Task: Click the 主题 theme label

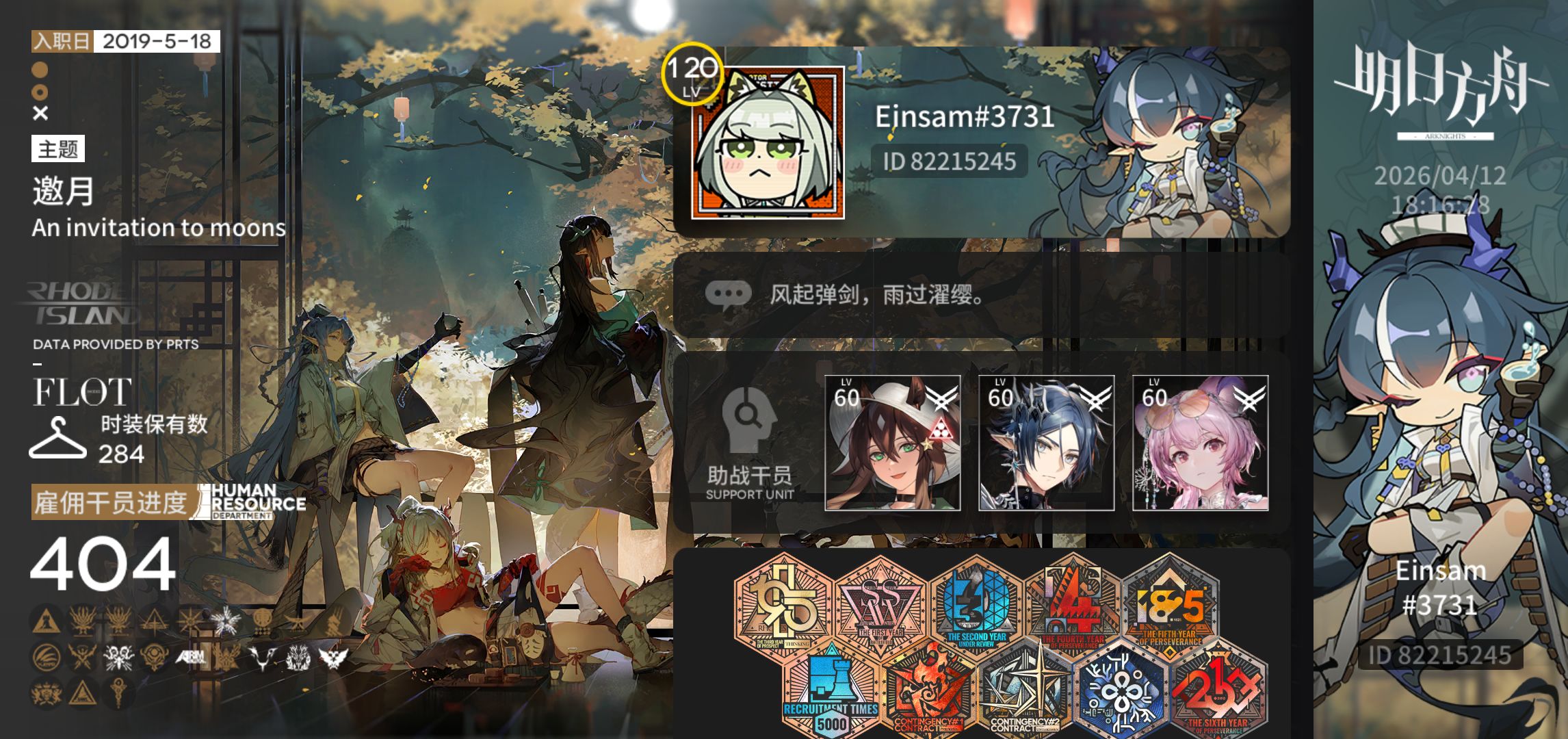Action: (57, 149)
